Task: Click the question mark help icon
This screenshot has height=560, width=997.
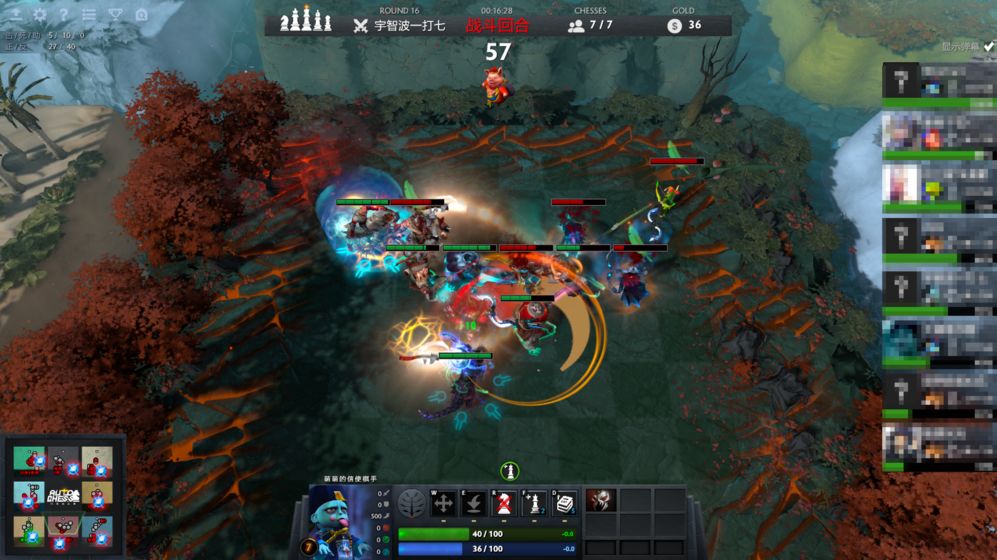Action: [x=64, y=15]
